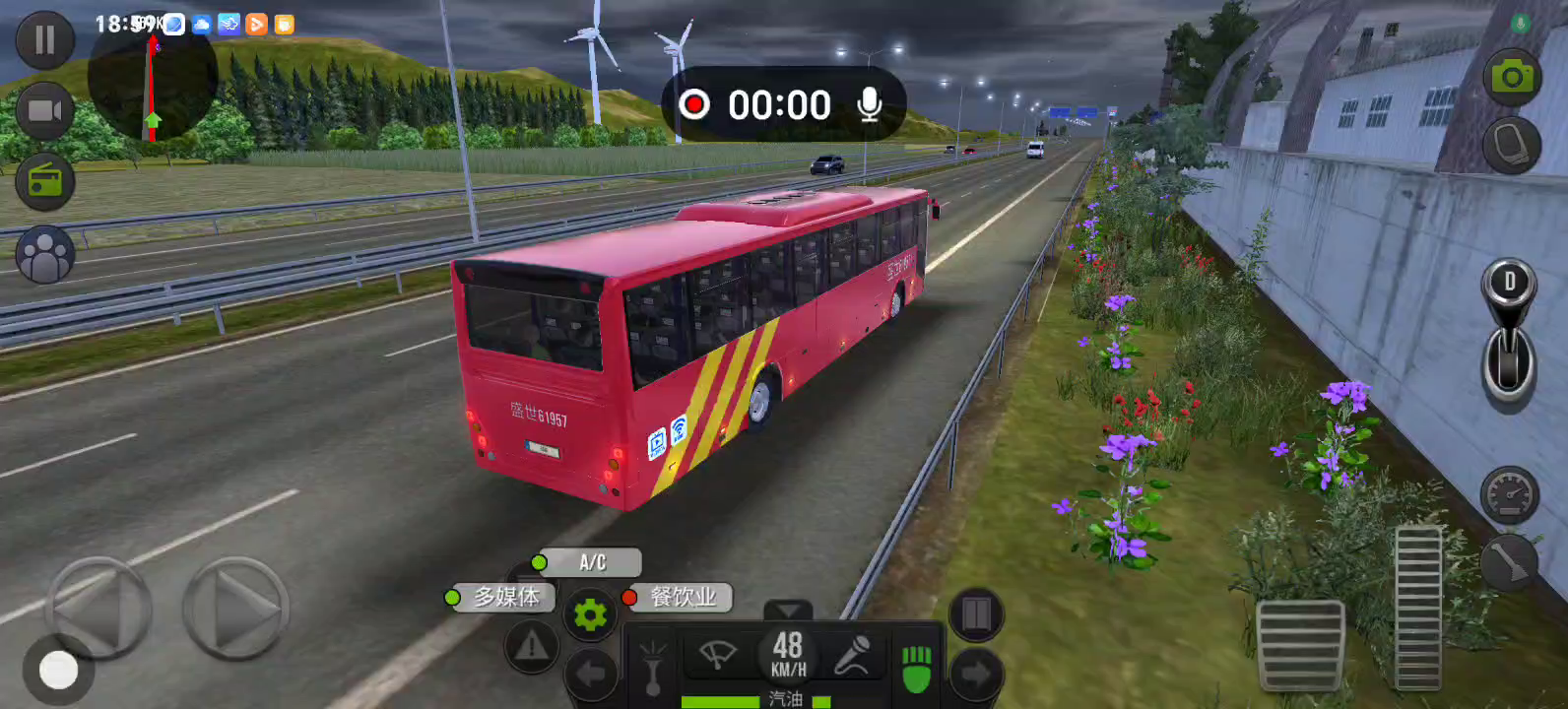1568x709 pixels.
Task: Activate the windshield wipers
Action: click(717, 655)
